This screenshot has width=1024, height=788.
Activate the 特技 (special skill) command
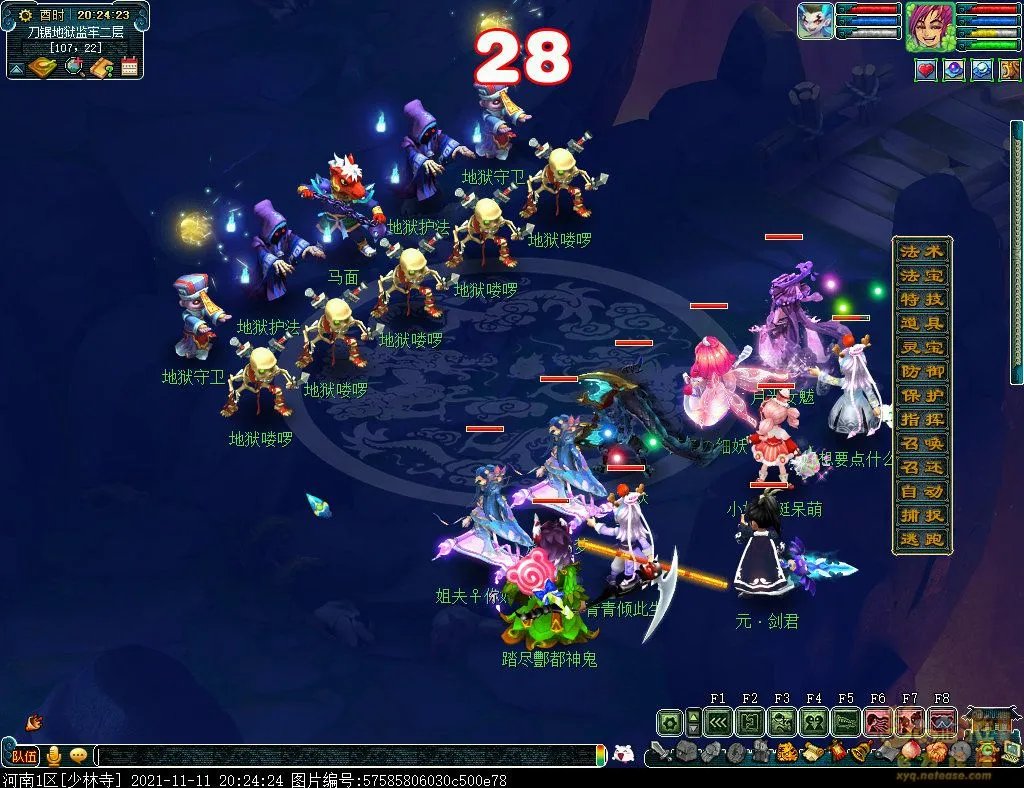click(x=921, y=299)
